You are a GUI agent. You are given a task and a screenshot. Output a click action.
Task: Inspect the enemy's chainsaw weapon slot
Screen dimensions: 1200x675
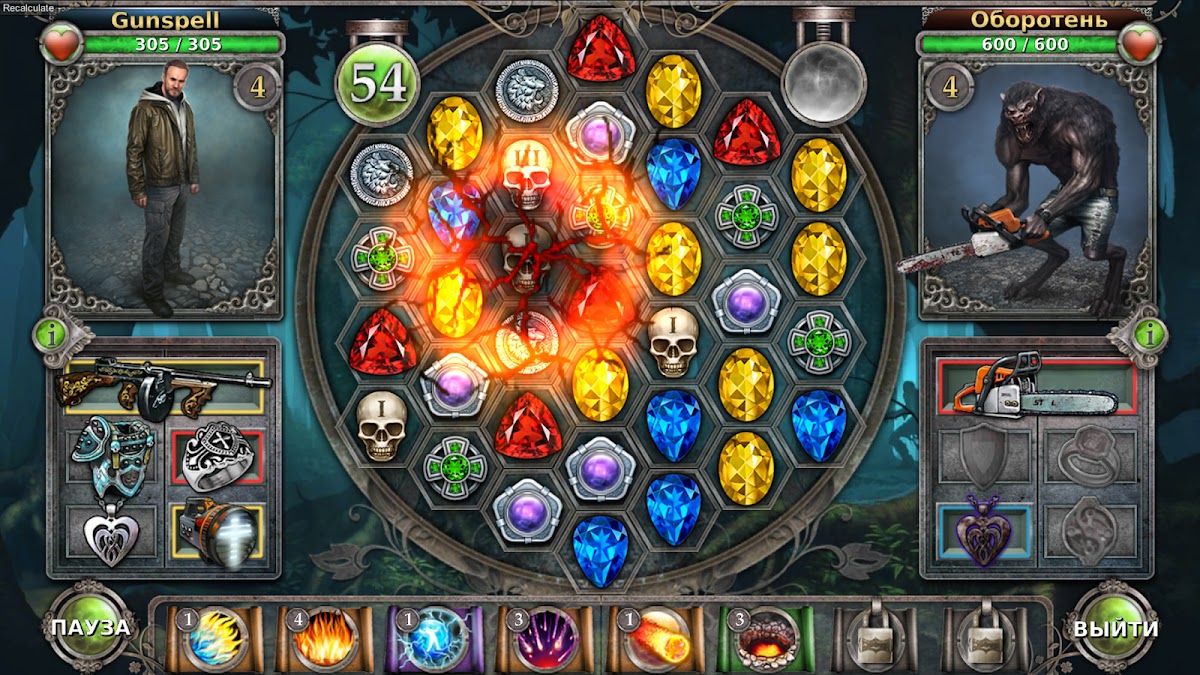point(1036,388)
